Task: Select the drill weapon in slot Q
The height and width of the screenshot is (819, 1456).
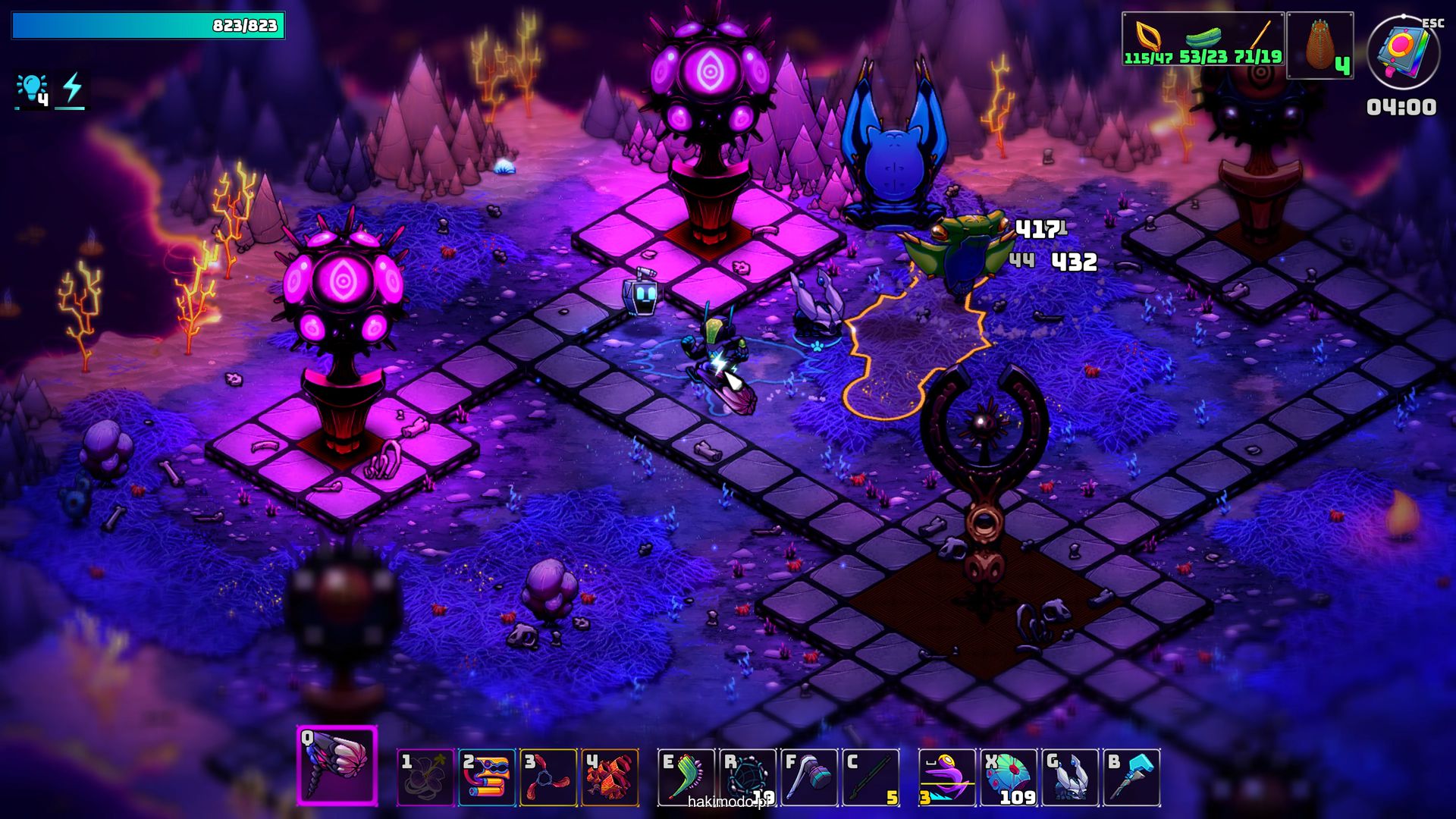Action: [x=337, y=765]
